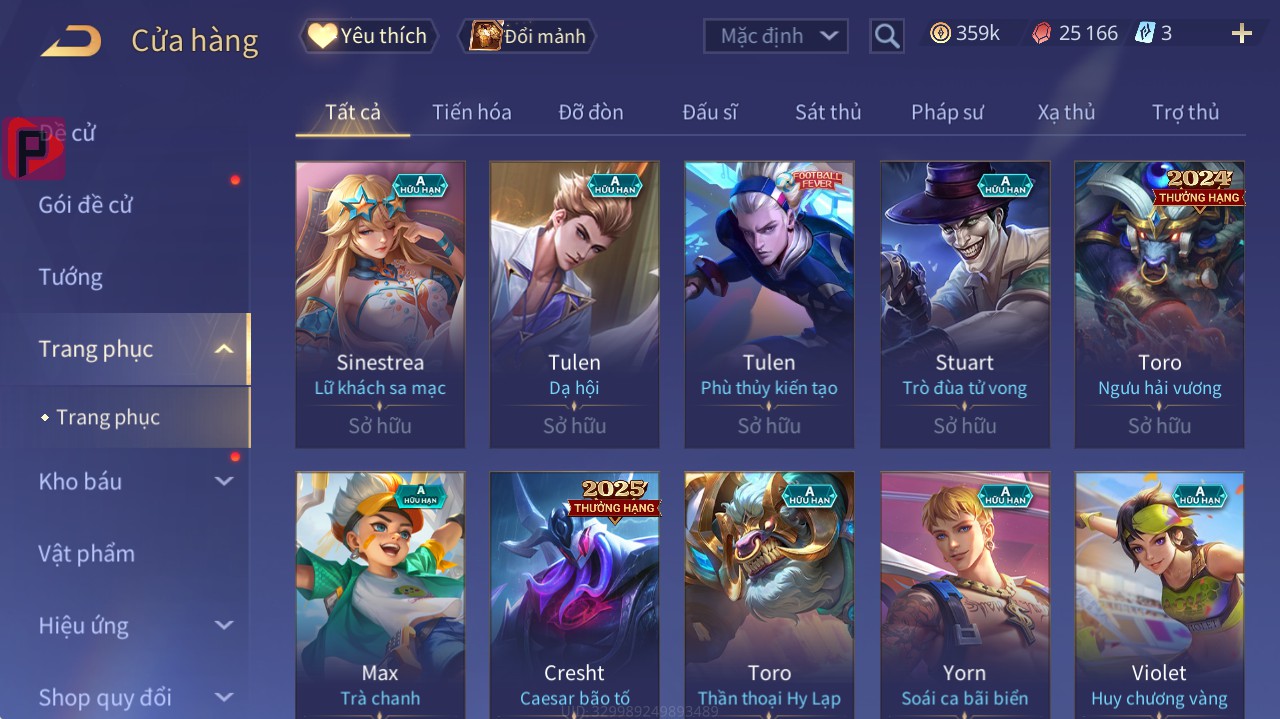Show the Sát thủ skins tab
Viewport: 1280px width, 719px height.
coord(827,112)
